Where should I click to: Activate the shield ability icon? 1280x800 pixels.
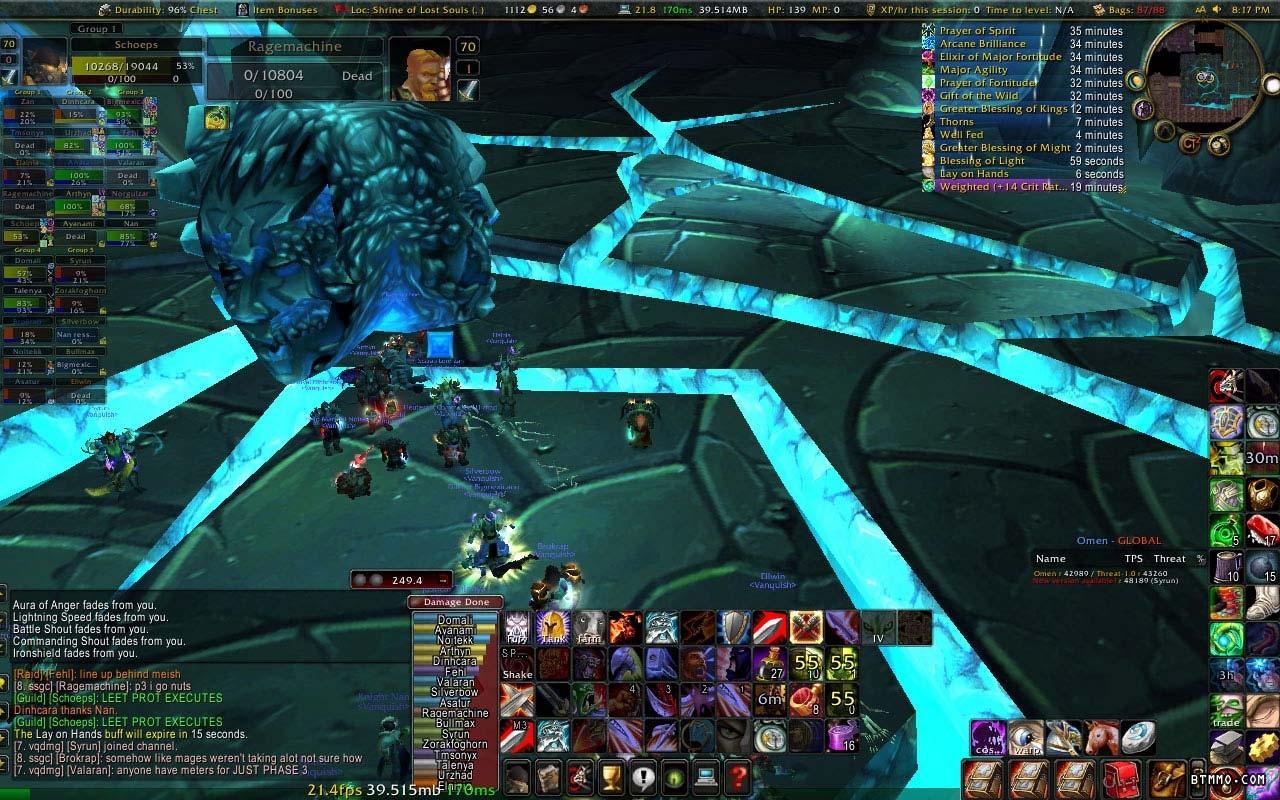734,628
